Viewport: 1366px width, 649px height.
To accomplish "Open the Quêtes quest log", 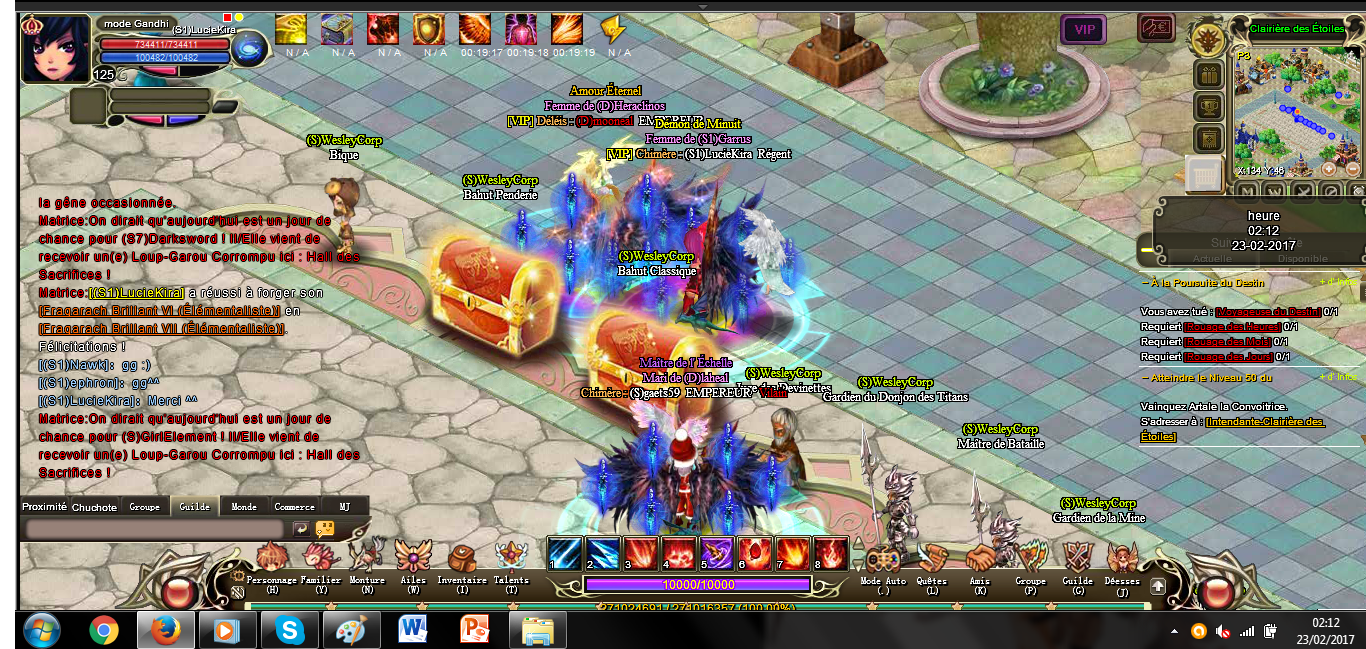I will tap(932, 560).
